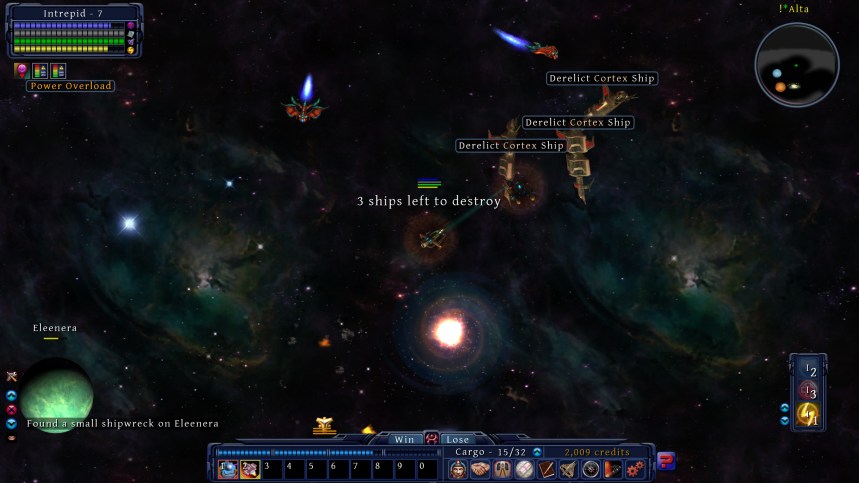Select hotbar slot 1 item
The image size is (859, 483).
click(228, 468)
